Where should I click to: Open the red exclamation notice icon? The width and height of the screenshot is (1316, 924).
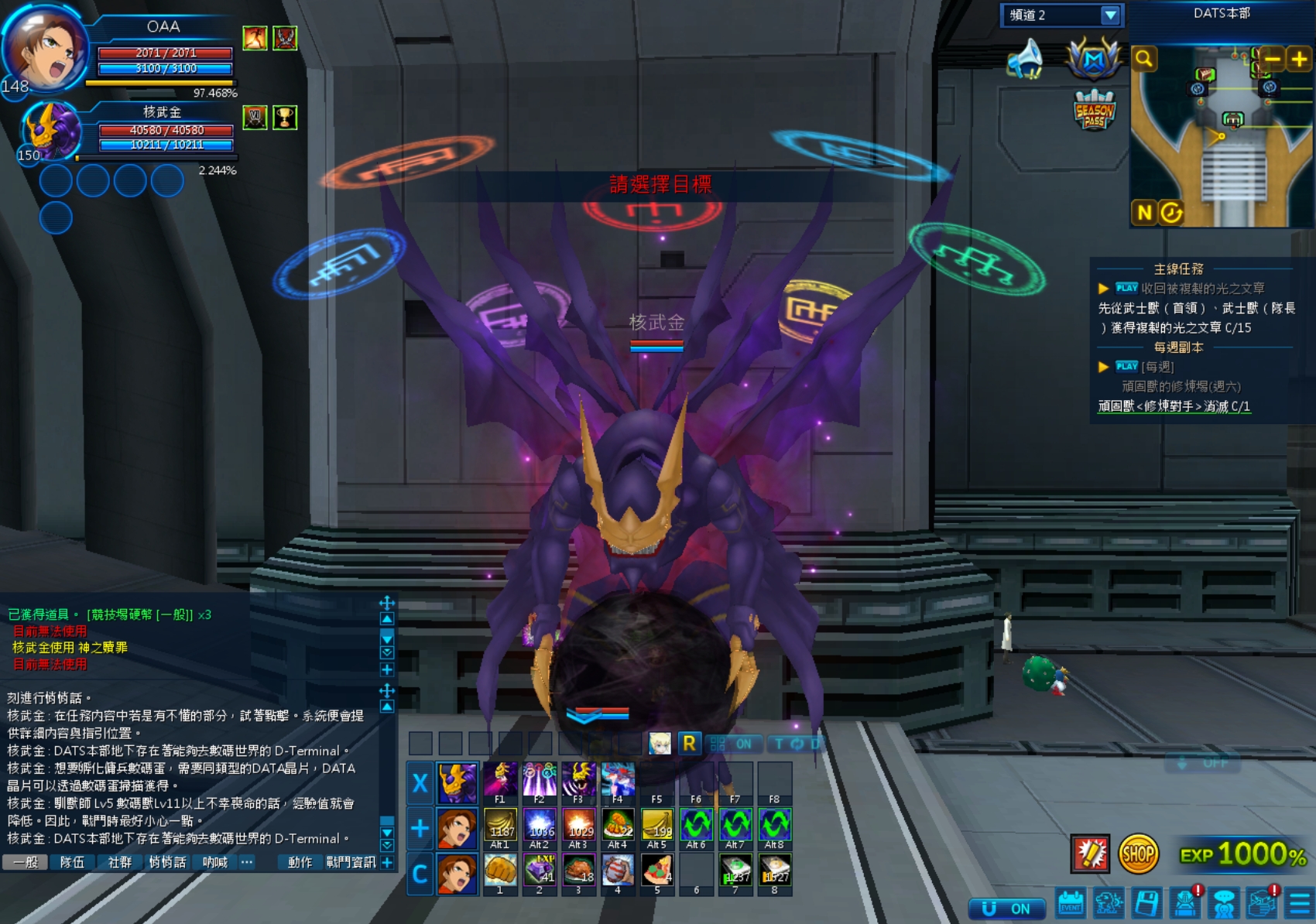point(1090,854)
